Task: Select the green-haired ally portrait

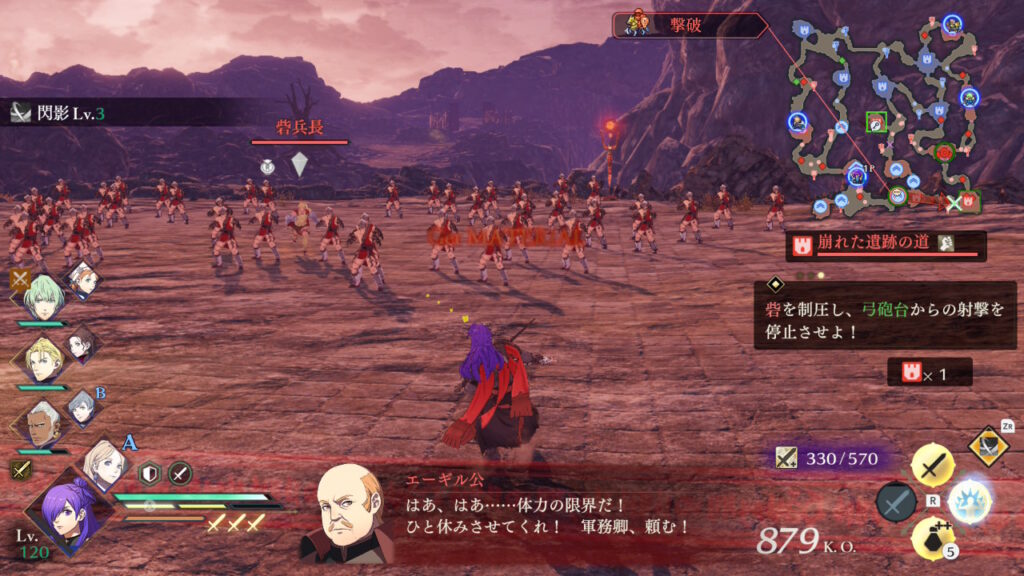Action: click(x=43, y=296)
